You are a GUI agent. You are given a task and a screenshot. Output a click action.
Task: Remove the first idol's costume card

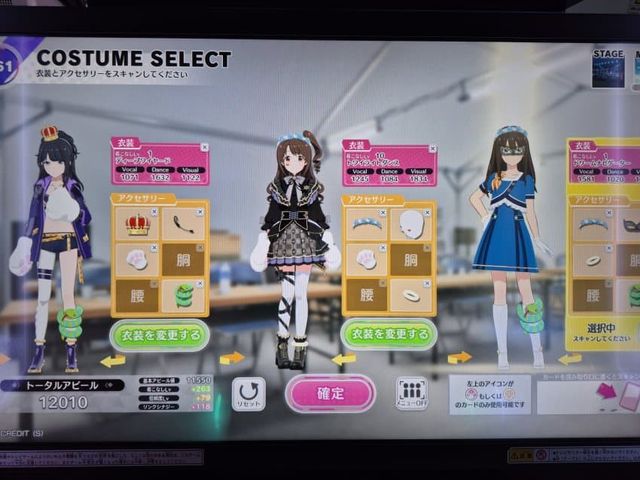coord(203,147)
